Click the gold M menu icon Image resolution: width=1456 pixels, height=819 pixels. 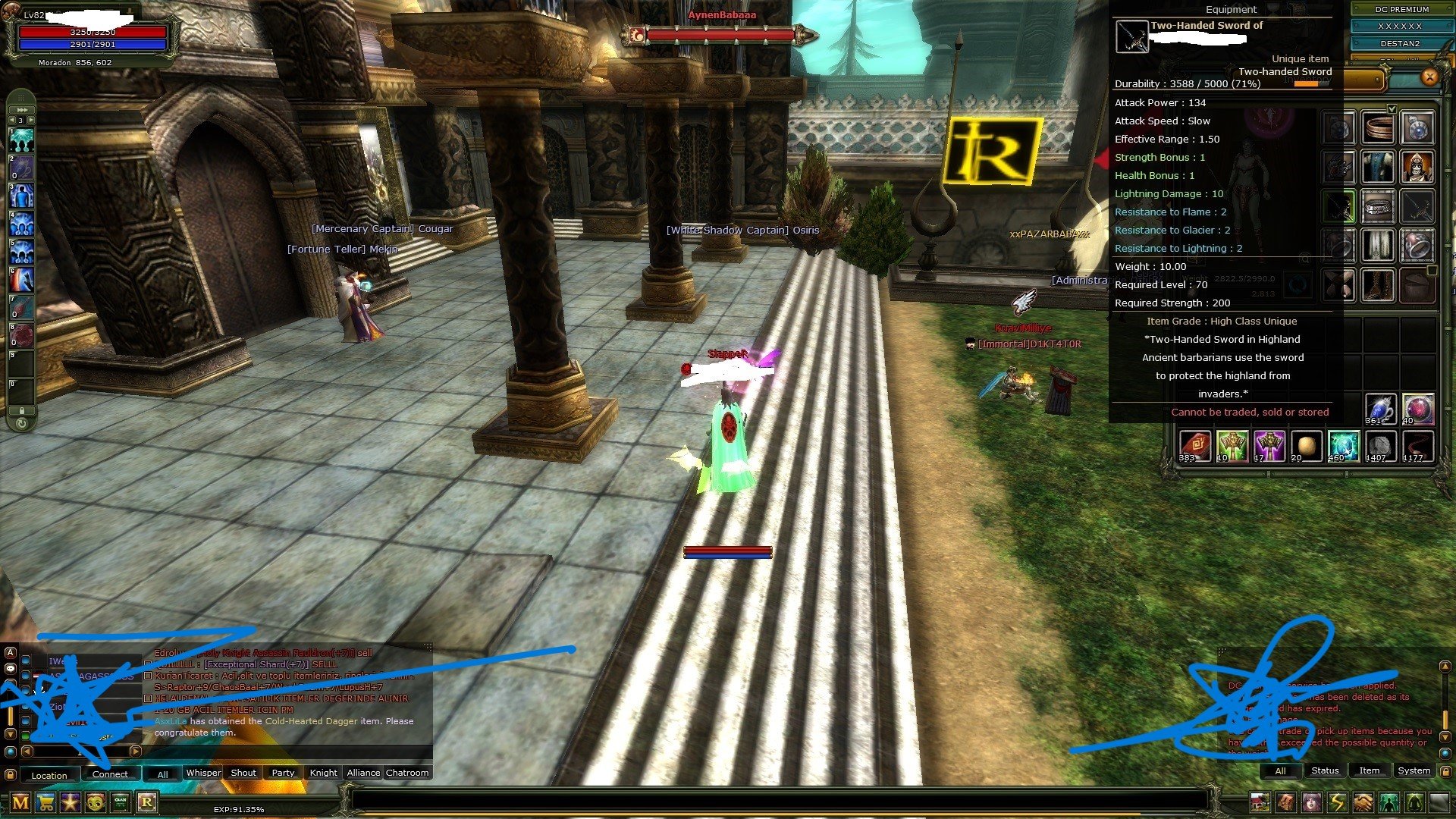pos(20,802)
